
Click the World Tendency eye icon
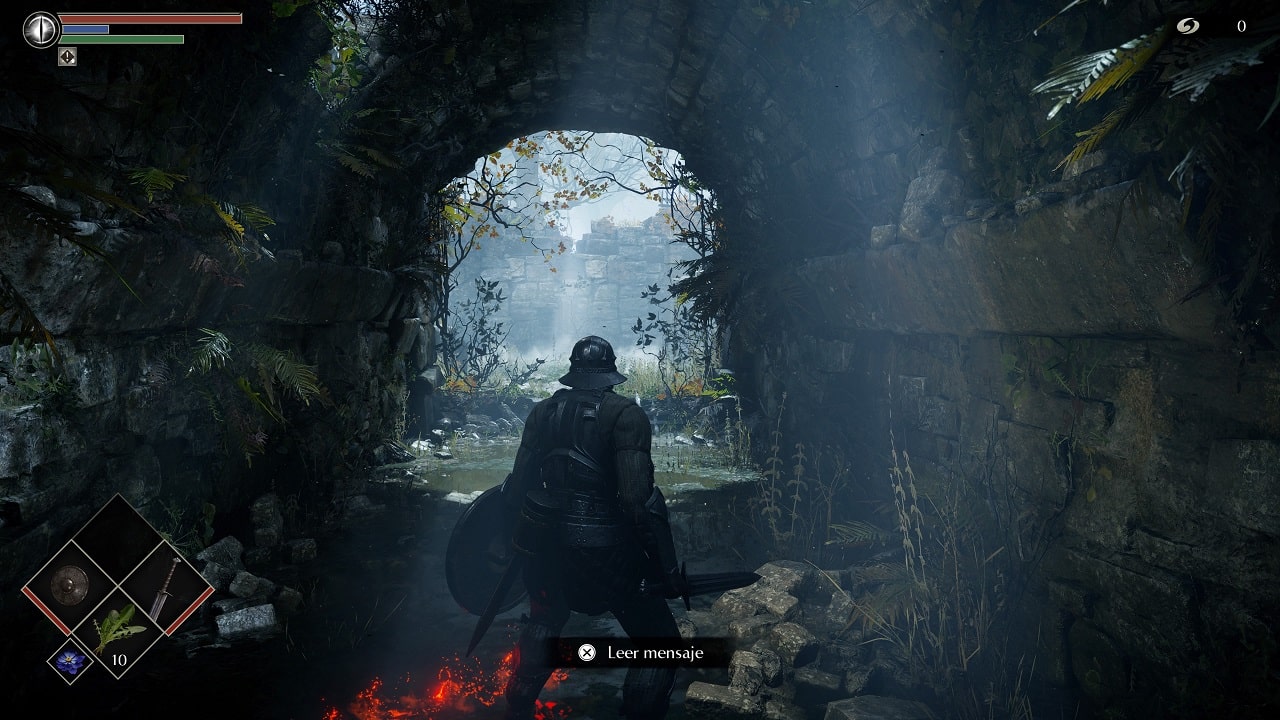pyautogui.click(x=41, y=29)
